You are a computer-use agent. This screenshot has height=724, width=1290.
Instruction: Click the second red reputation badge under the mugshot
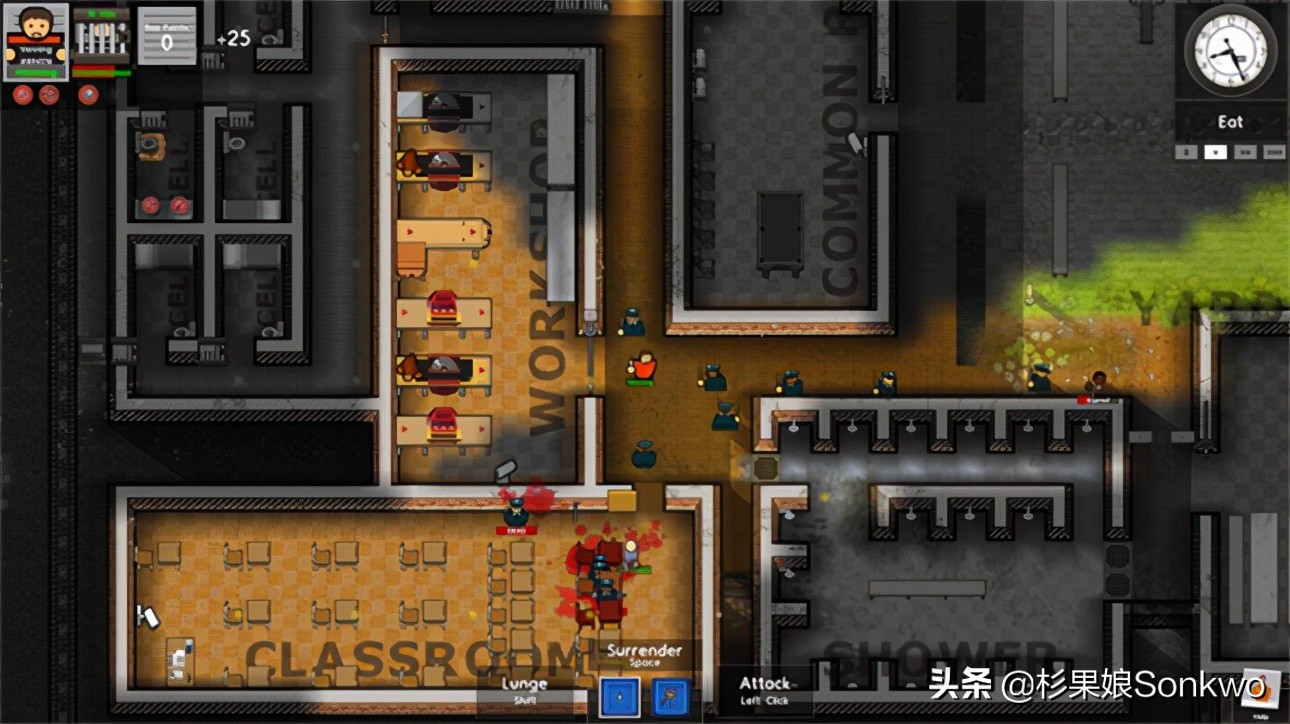[48, 95]
